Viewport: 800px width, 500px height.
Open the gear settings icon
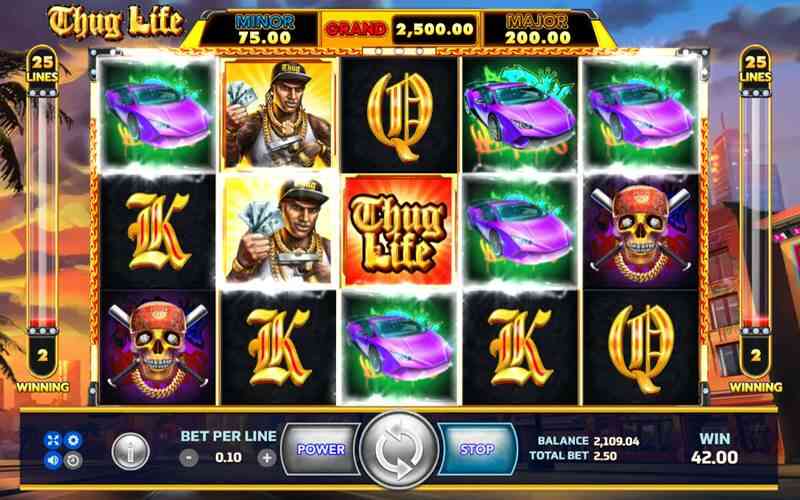point(72,439)
